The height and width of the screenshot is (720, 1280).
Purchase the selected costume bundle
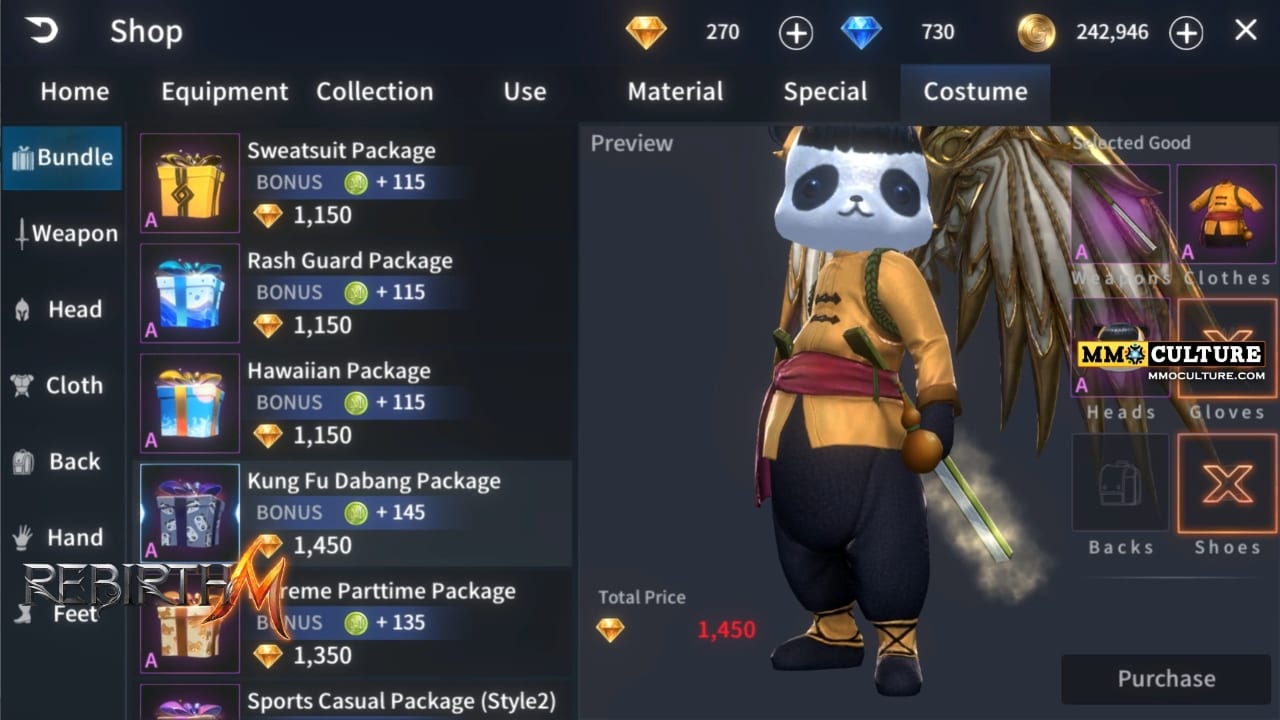[1166, 679]
